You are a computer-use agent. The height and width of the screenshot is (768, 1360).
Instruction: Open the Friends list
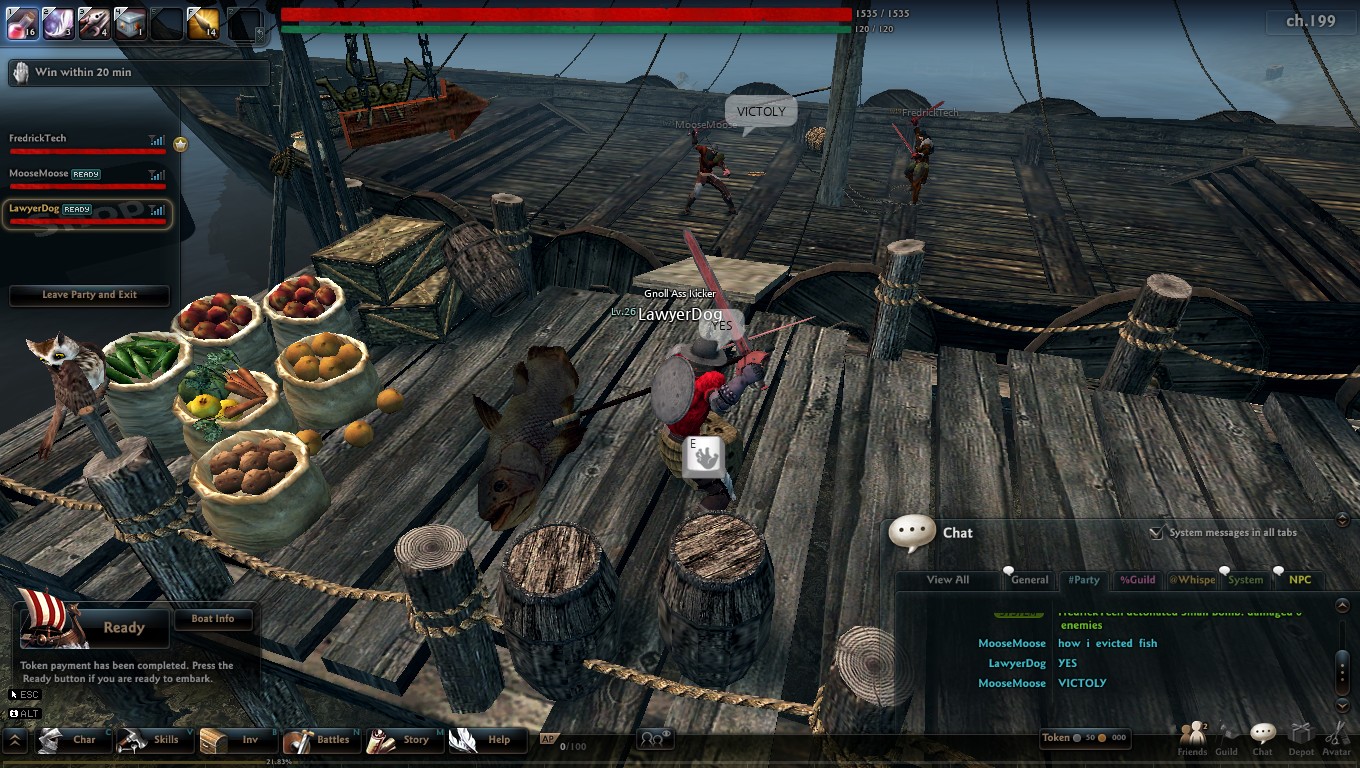(1192, 738)
